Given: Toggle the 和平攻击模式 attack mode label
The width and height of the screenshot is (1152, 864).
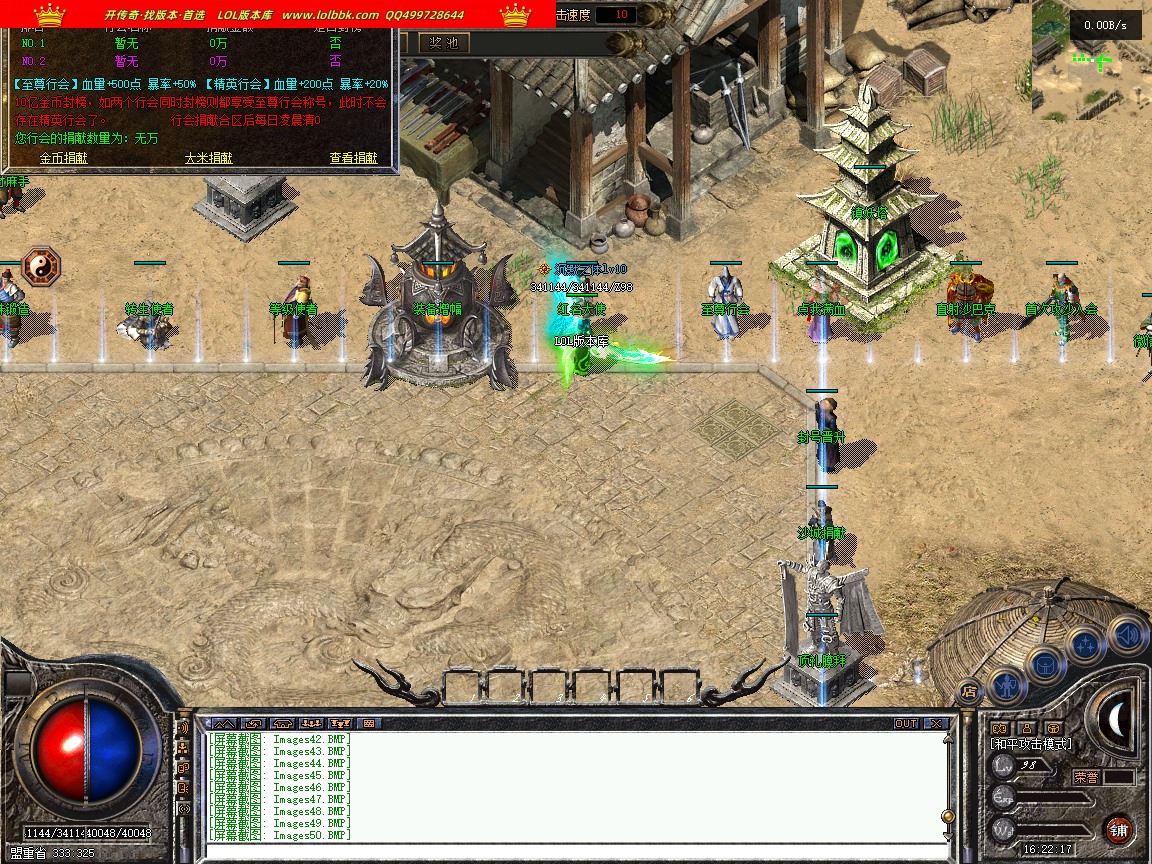Looking at the screenshot, I should (x=1030, y=744).
